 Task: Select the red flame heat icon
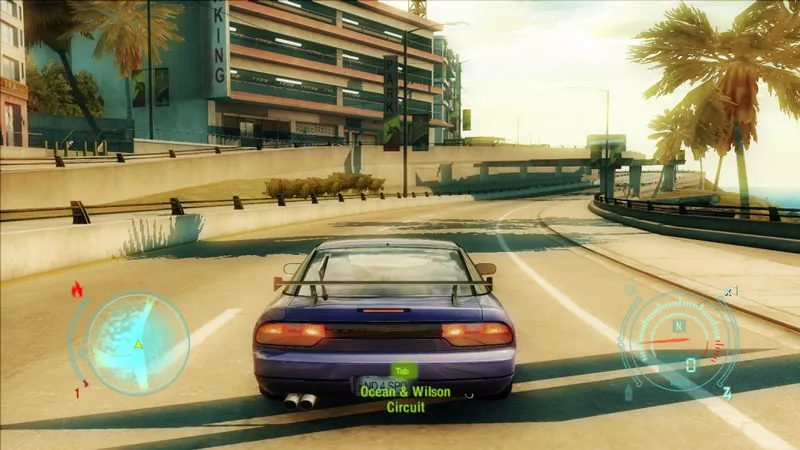[x=77, y=290]
